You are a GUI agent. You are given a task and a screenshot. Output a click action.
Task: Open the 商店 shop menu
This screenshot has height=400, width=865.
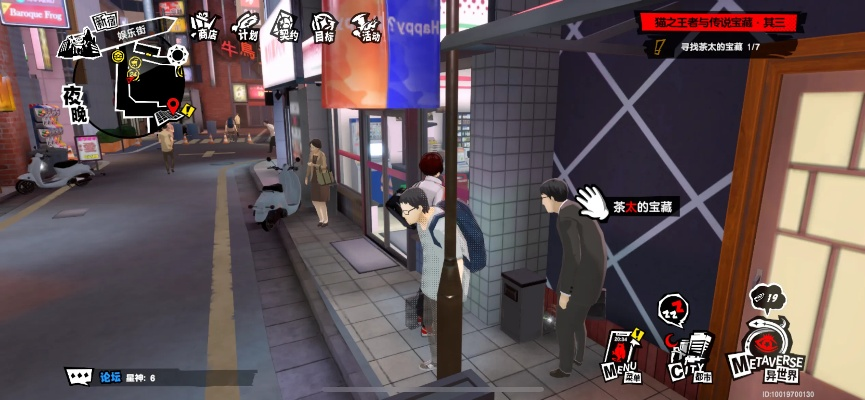point(203,25)
